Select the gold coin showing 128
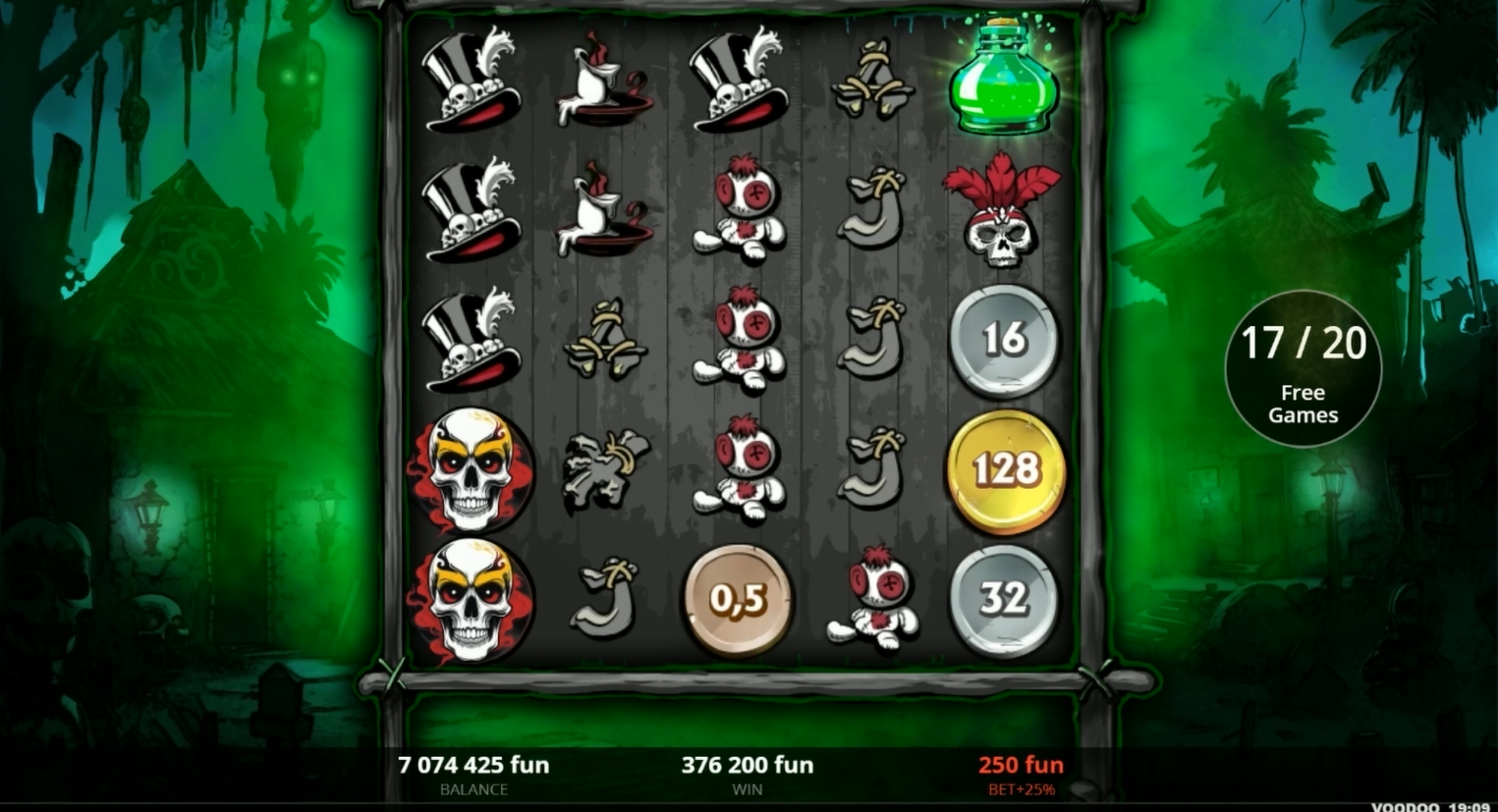1498x812 pixels. tap(1004, 469)
